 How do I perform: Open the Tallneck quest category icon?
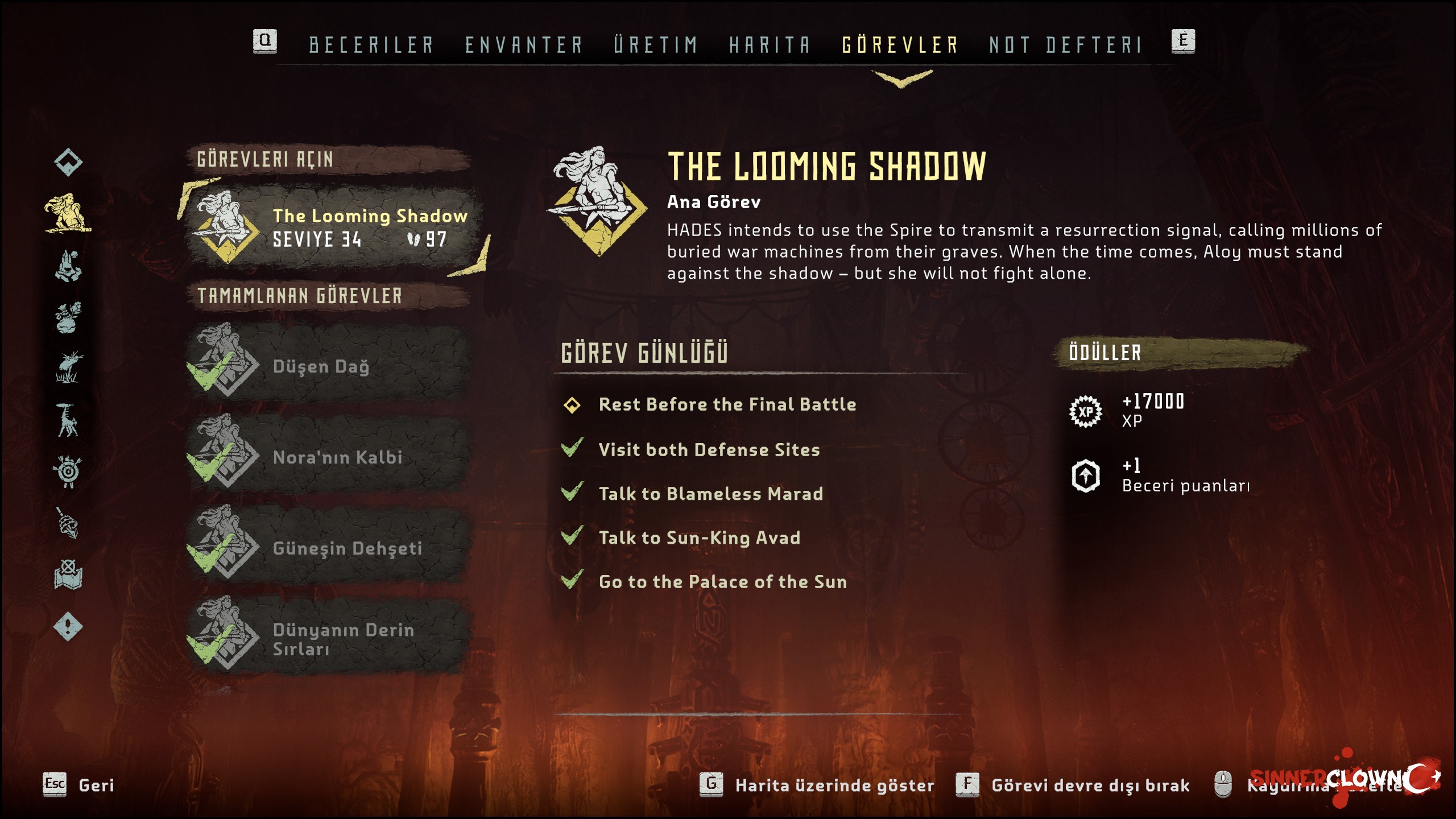point(67,420)
